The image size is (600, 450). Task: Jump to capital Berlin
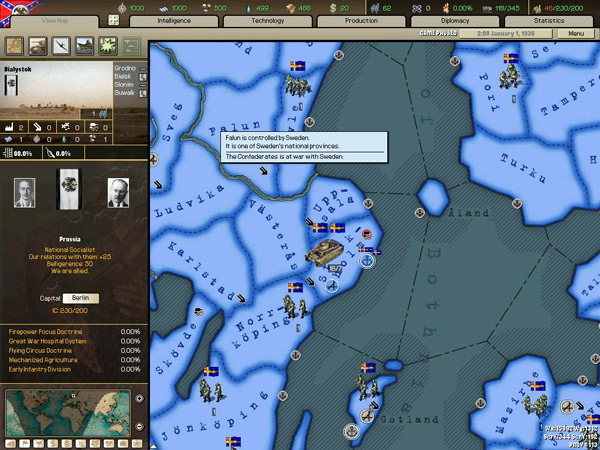pos(81,298)
